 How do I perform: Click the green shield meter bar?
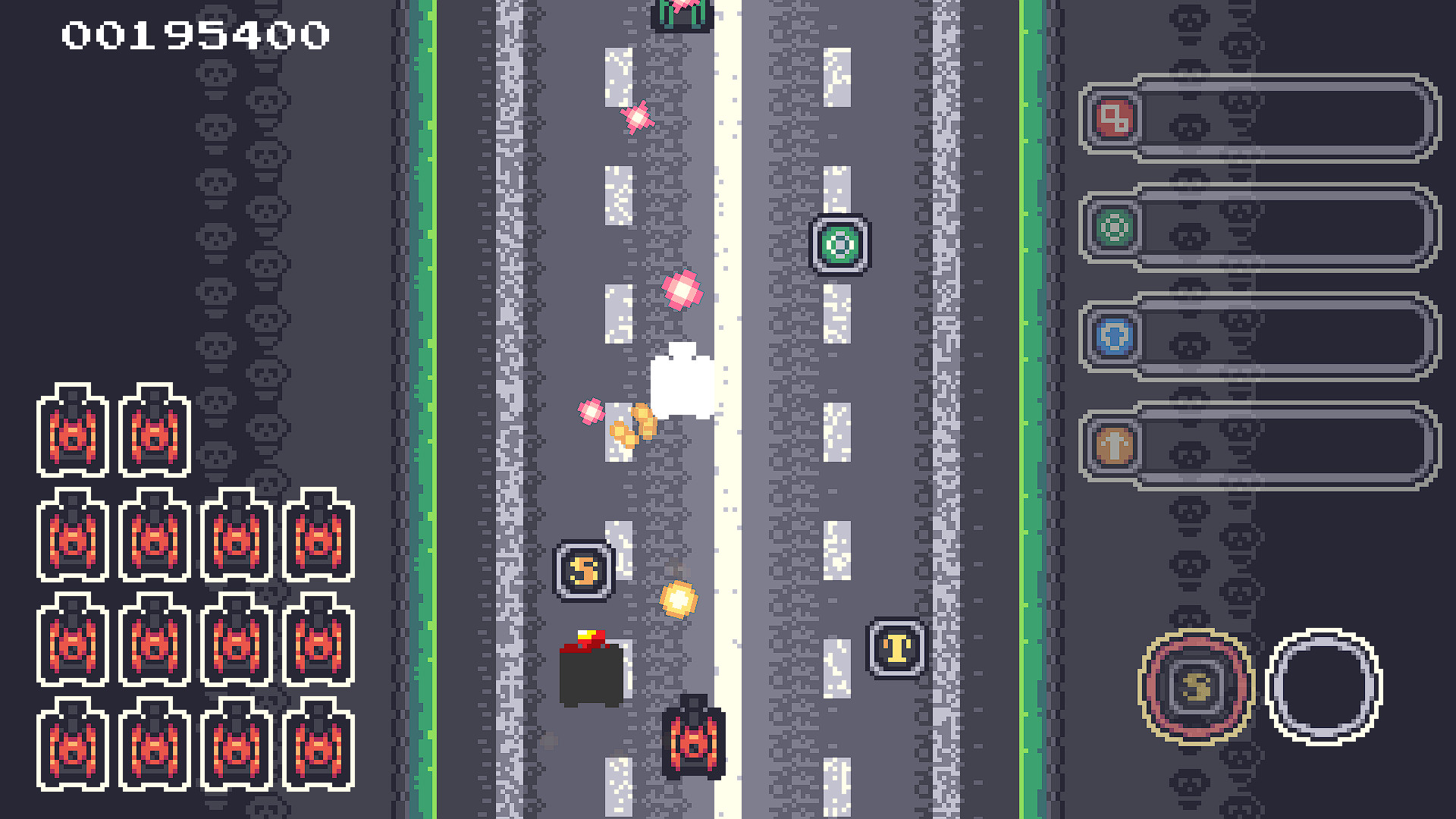[1289, 225]
